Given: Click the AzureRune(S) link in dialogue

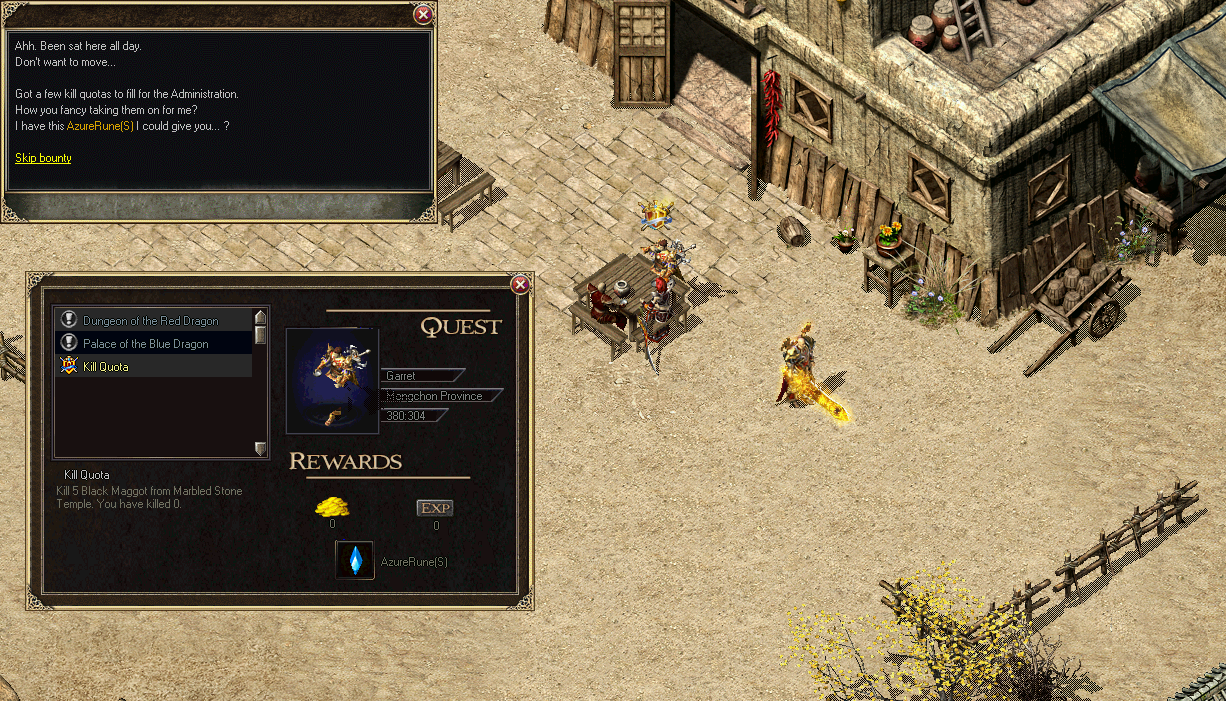Looking at the screenshot, I should pyautogui.click(x=100, y=126).
